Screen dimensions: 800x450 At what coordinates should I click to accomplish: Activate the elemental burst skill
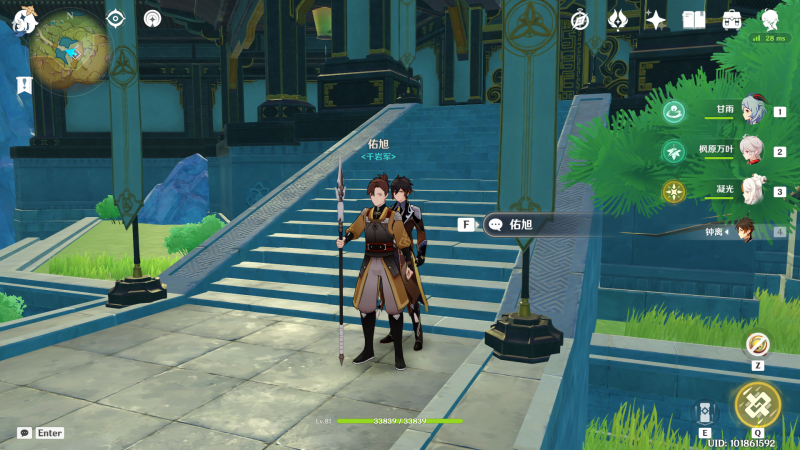[x=757, y=404]
